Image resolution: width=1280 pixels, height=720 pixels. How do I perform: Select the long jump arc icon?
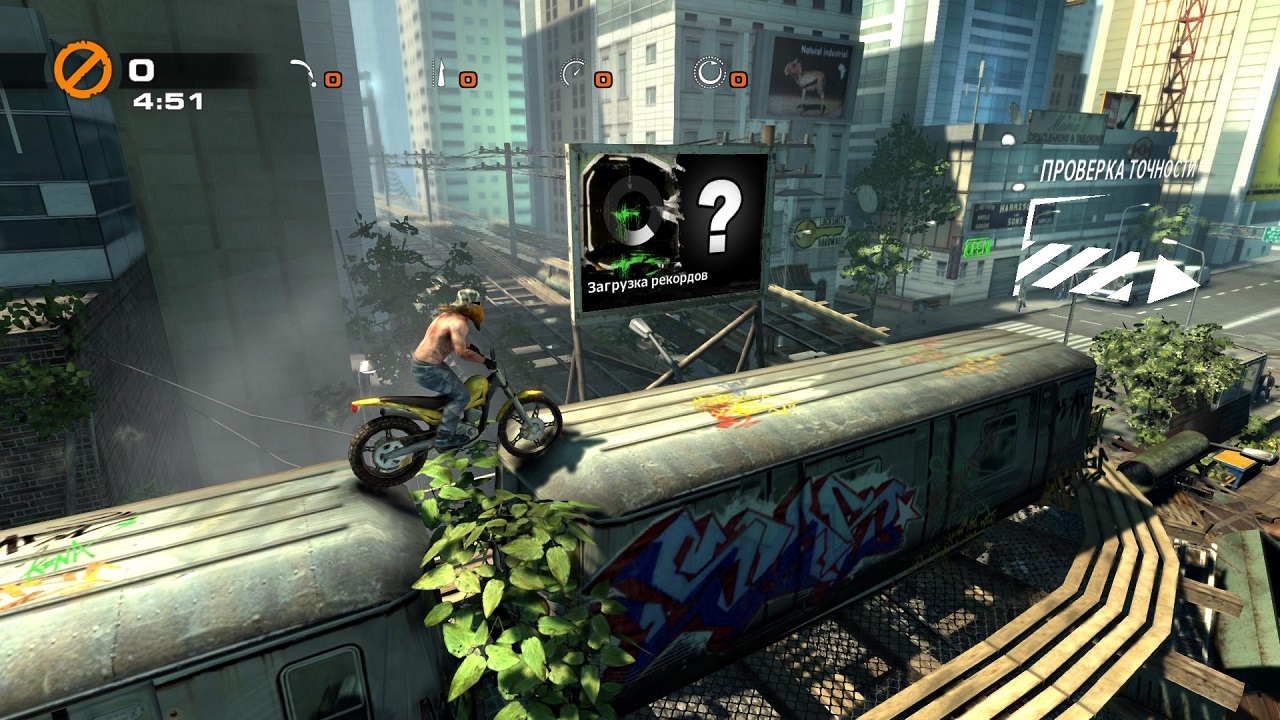[x=303, y=73]
